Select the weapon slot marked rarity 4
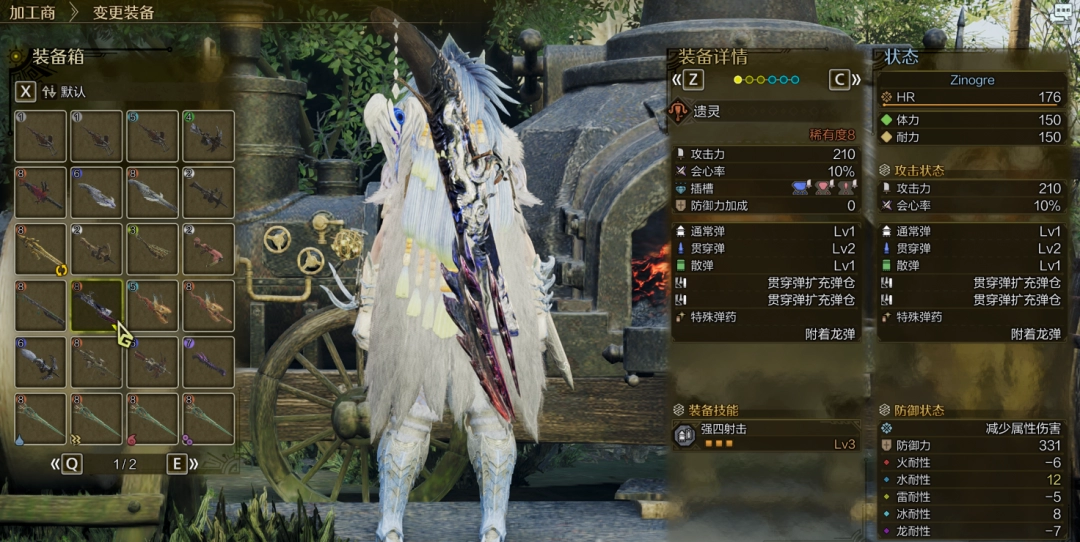1080x542 pixels. pos(208,136)
